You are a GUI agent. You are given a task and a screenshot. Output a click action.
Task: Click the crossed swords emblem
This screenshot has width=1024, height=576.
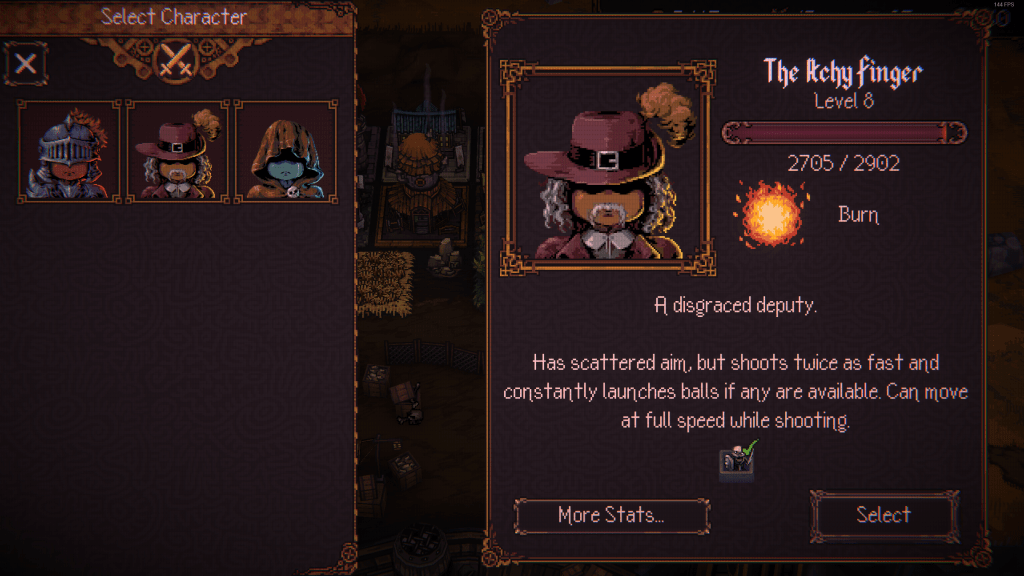click(x=177, y=61)
